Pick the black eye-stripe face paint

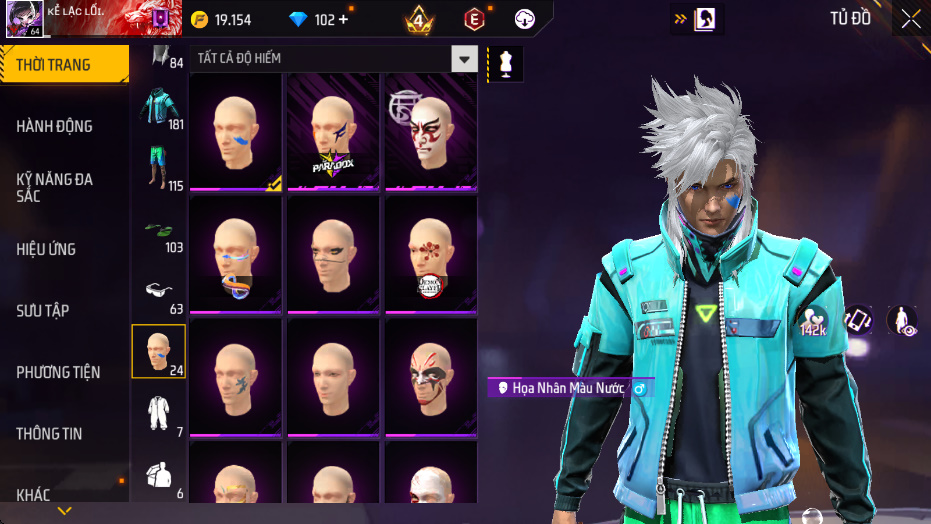(x=333, y=253)
